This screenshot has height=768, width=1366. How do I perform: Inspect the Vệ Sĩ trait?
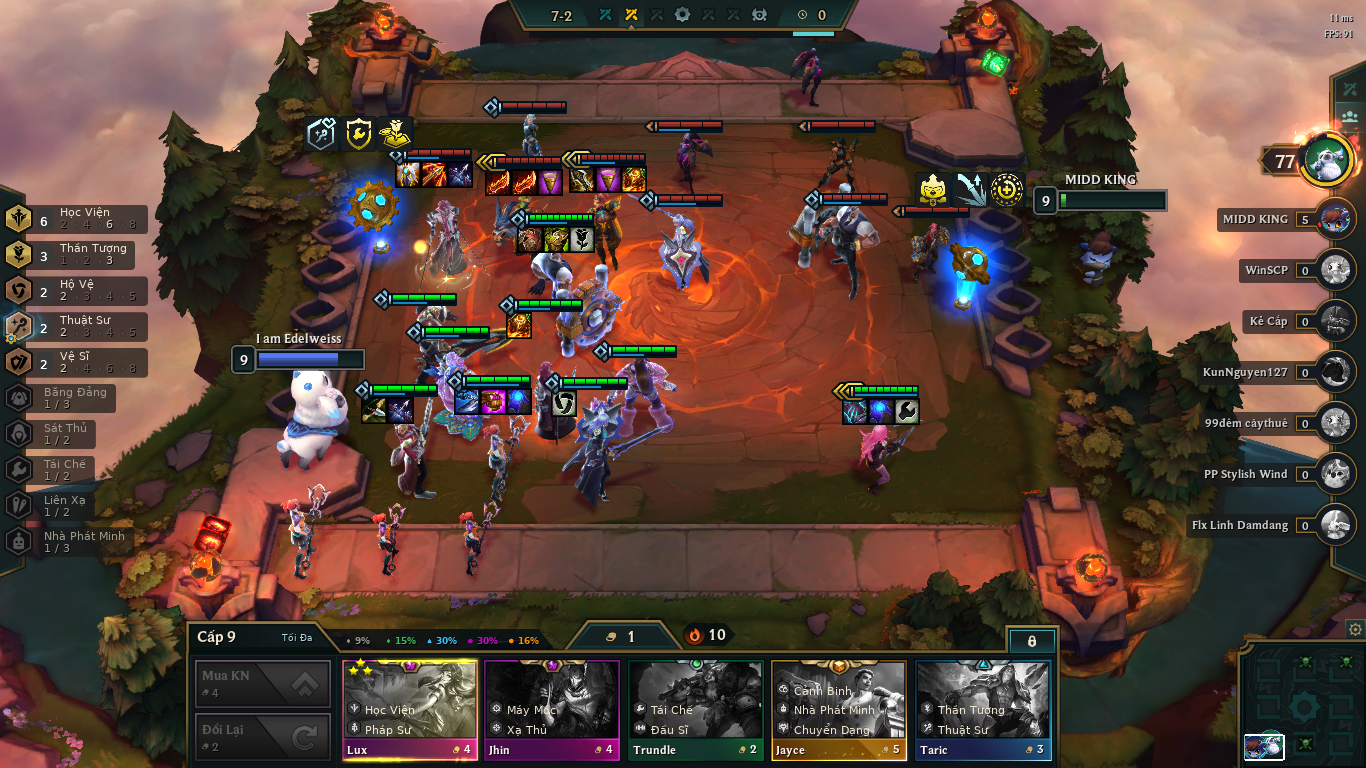pos(76,363)
